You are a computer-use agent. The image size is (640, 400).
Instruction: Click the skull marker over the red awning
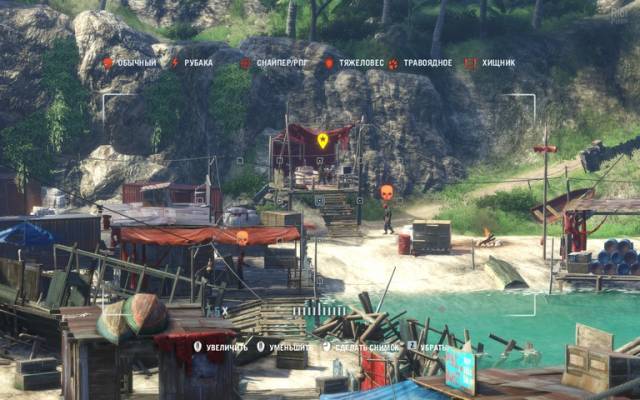click(242, 237)
